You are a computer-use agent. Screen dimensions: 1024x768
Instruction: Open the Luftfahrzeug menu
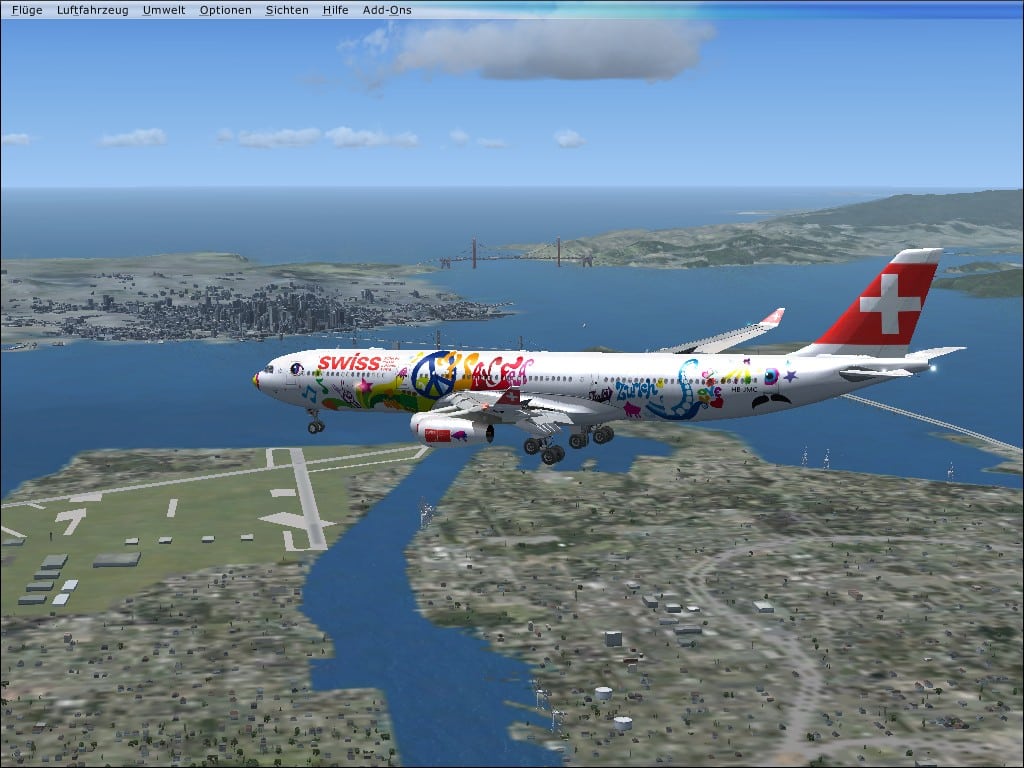coord(93,10)
